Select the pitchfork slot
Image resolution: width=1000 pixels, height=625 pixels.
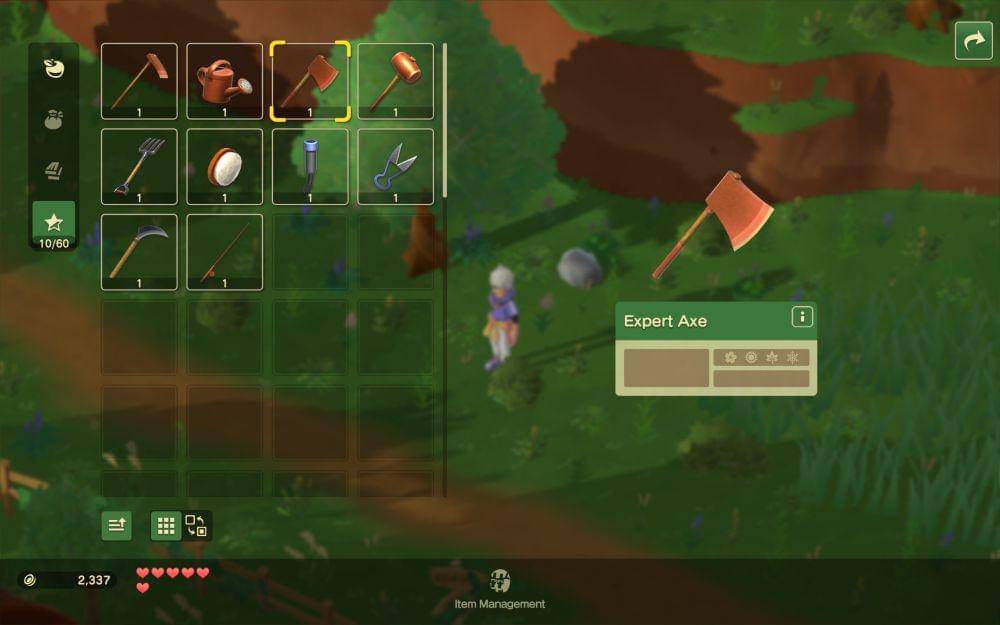[x=139, y=166]
